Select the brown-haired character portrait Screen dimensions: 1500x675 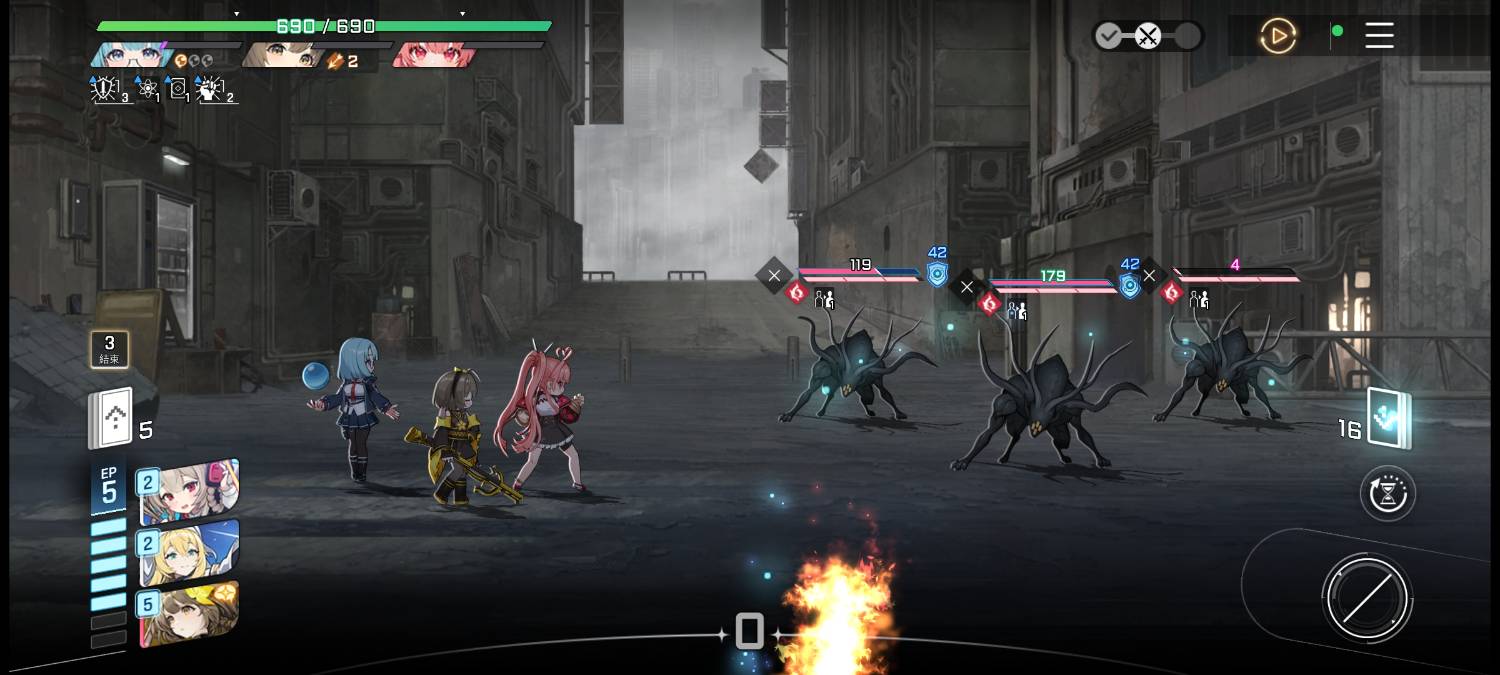point(280,54)
